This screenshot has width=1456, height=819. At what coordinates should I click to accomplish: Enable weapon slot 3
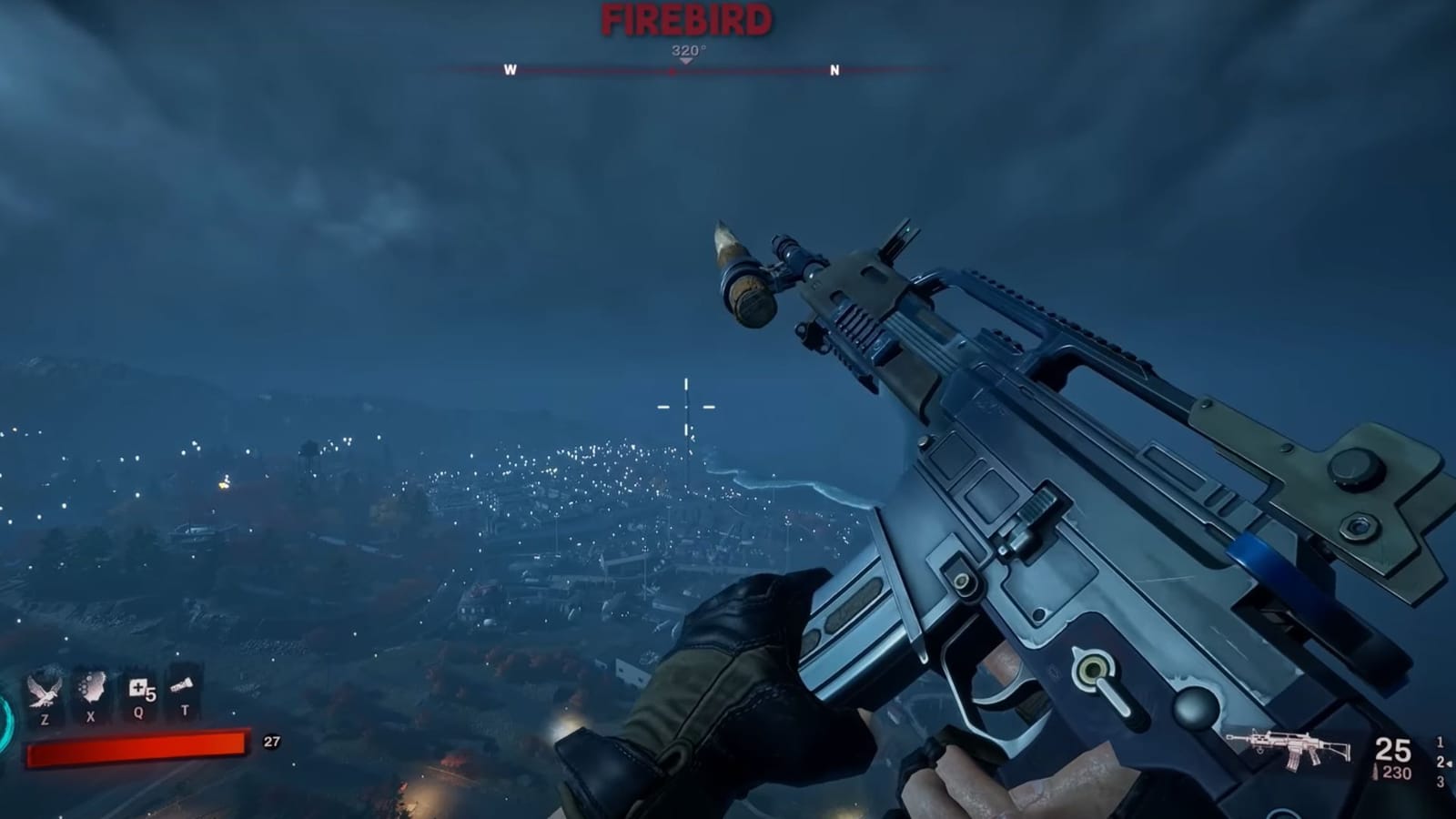(x=1443, y=781)
